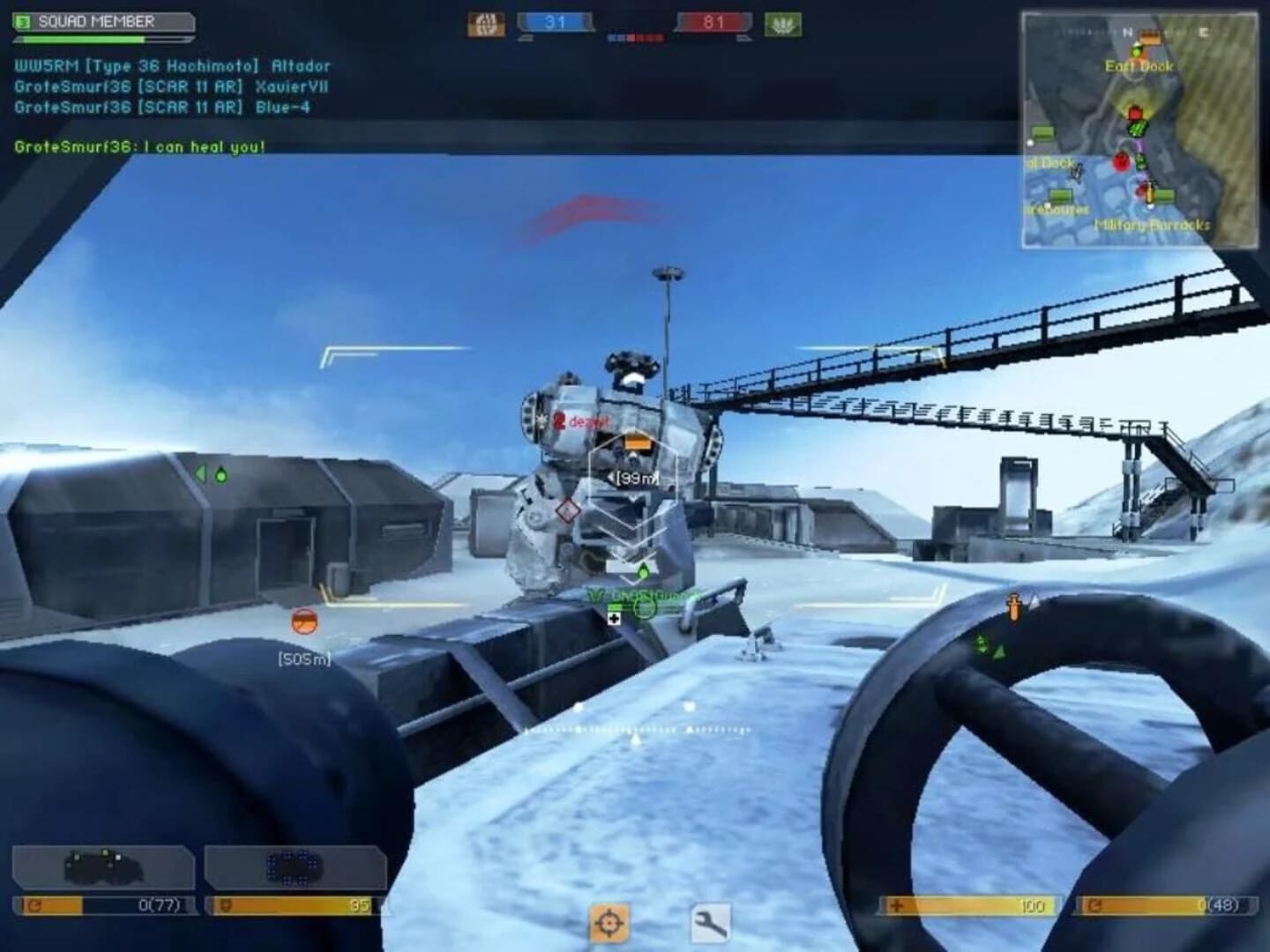Open the East Dock label on the minimap
The height and width of the screenshot is (952, 1270).
1139,65
